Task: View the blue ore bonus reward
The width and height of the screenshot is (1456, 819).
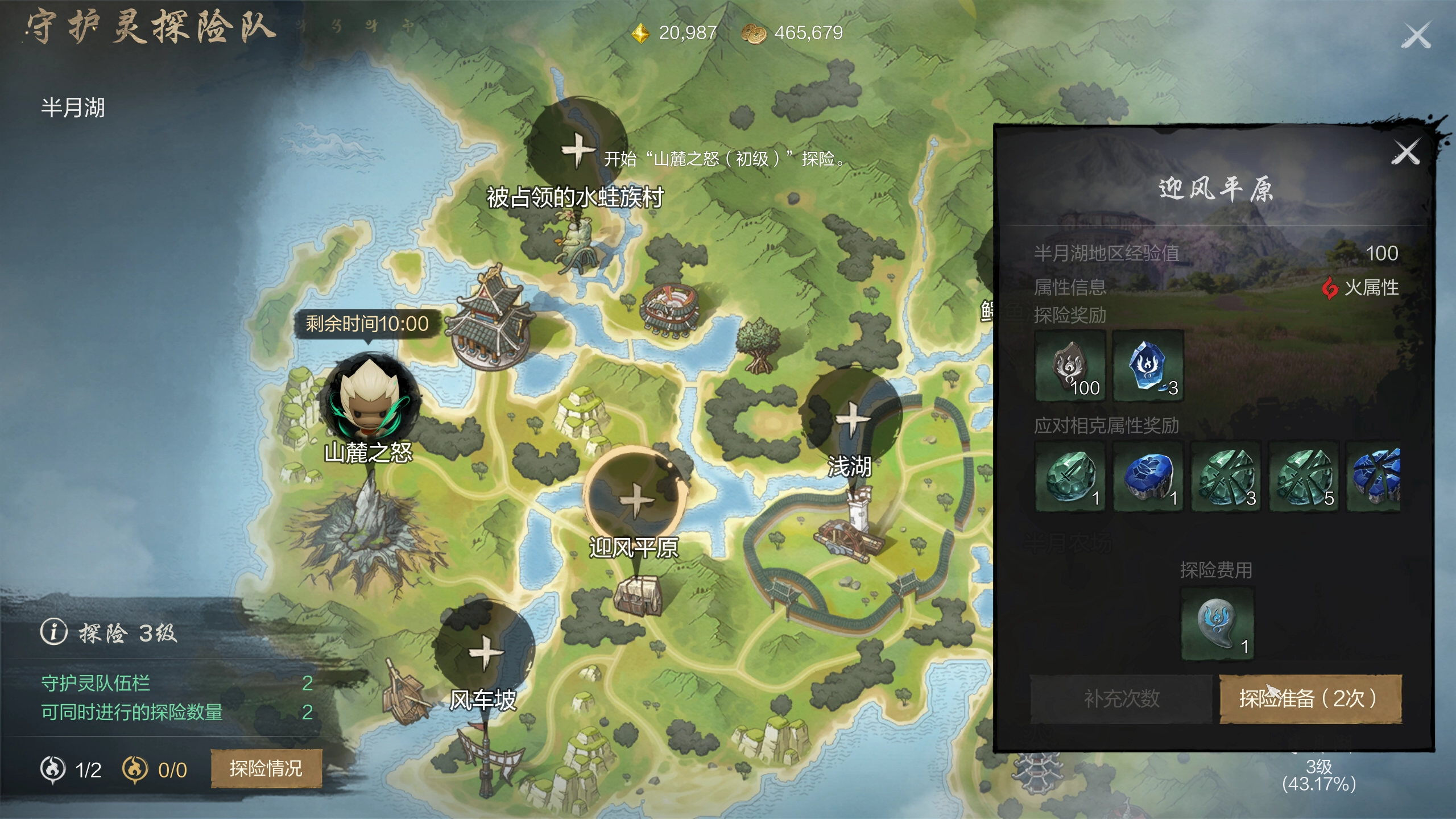Action: [1148, 477]
